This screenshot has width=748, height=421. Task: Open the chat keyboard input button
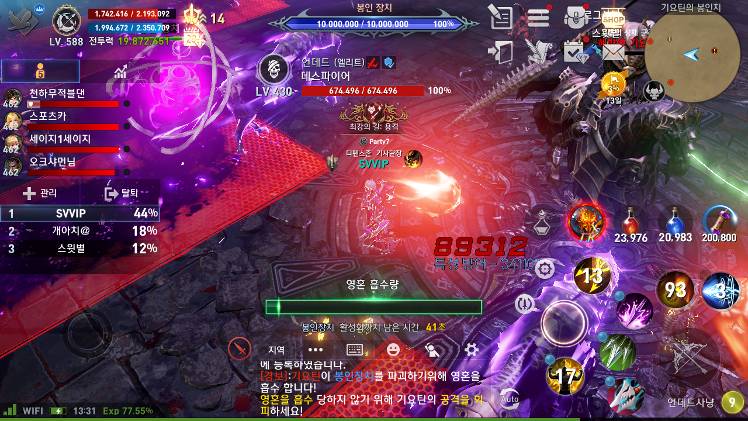354,349
